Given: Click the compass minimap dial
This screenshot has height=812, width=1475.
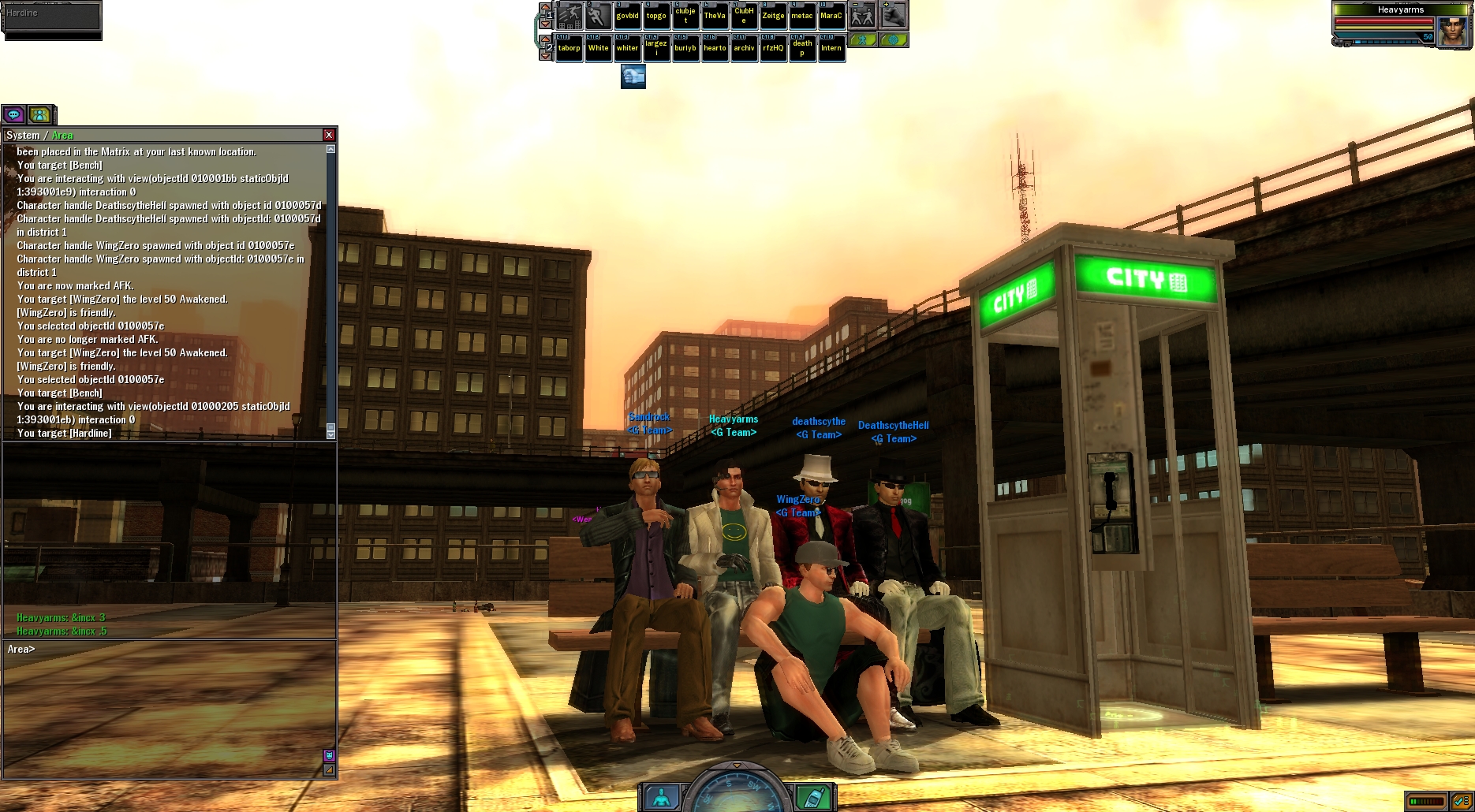Looking at the screenshot, I should (737, 792).
